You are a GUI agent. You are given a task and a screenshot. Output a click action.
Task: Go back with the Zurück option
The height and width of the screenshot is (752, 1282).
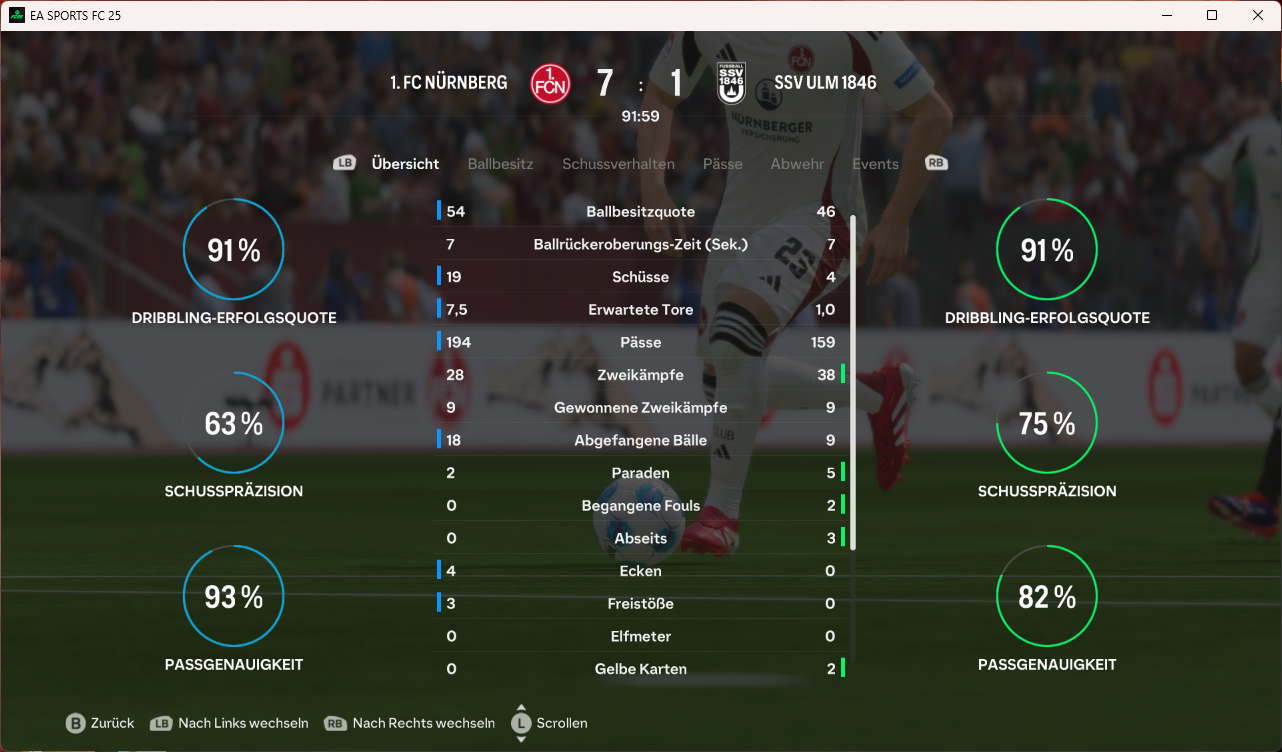click(x=100, y=723)
